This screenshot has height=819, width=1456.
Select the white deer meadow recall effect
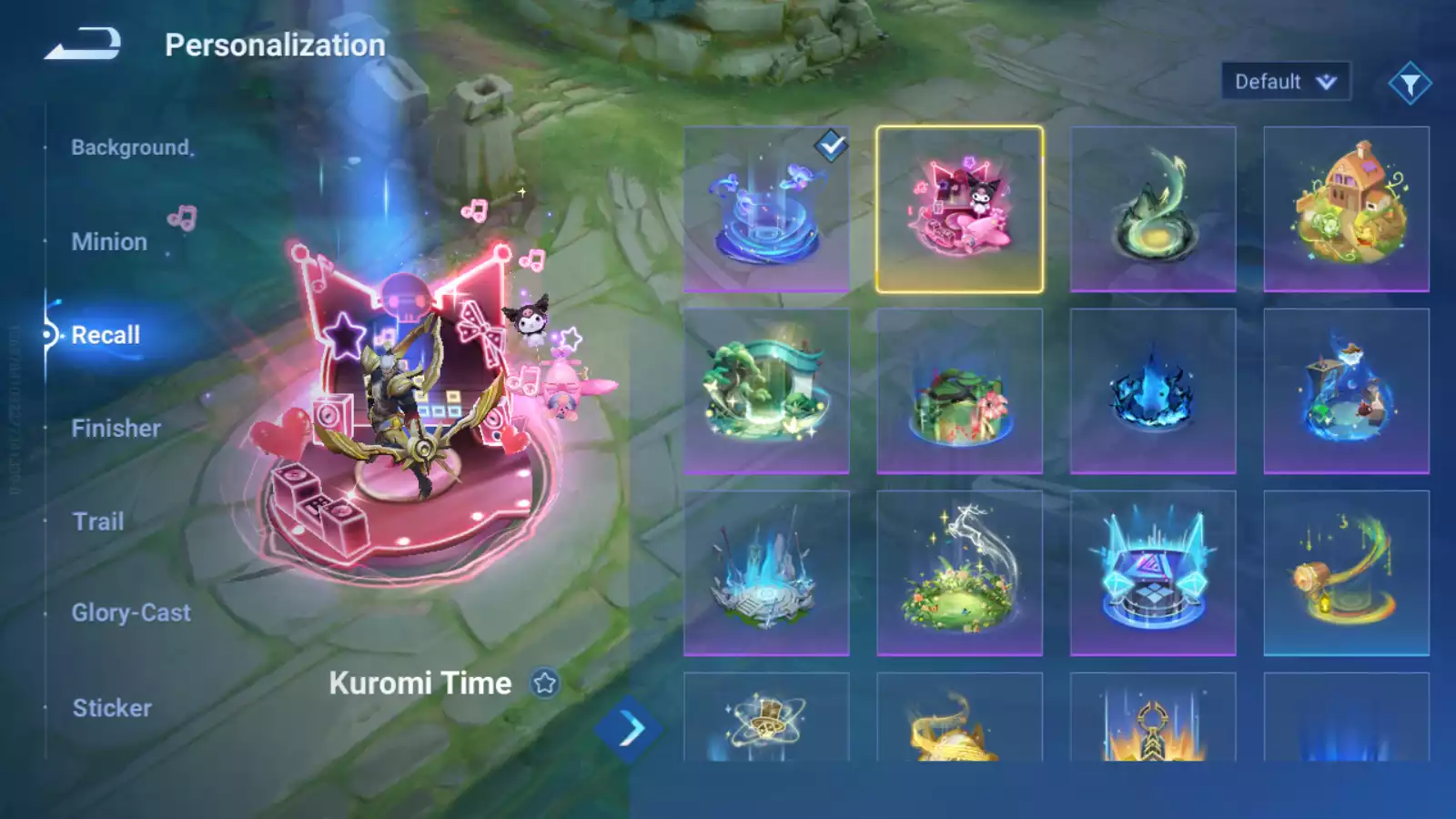(x=959, y=573)
